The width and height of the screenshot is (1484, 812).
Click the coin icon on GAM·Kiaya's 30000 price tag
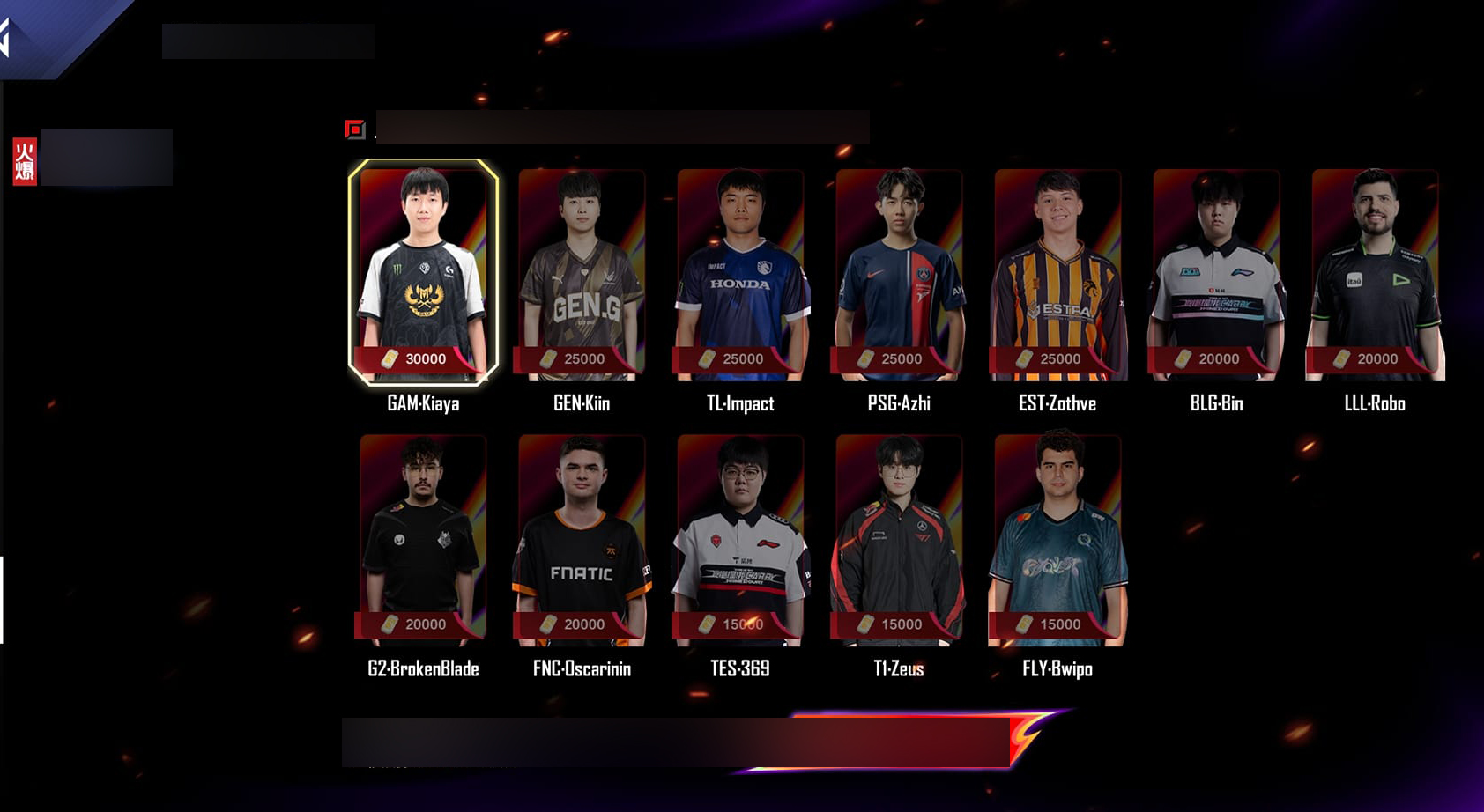point(389,359)
